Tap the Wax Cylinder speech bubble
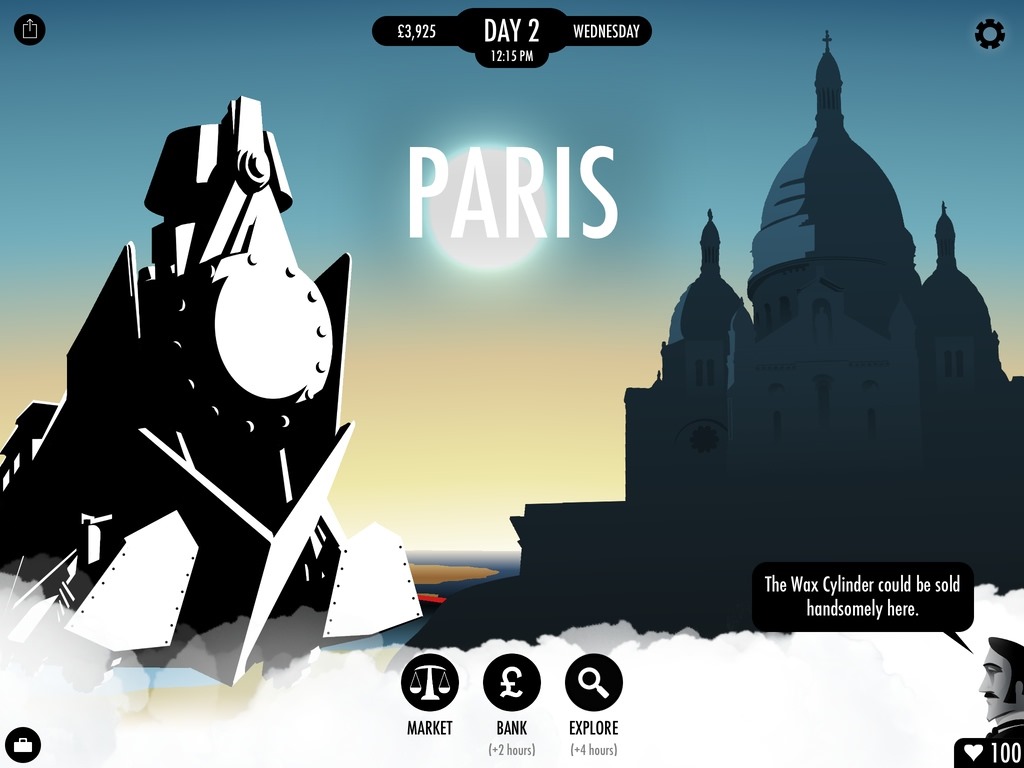This screenshot has width=1024, height=768. click(862, 597)
